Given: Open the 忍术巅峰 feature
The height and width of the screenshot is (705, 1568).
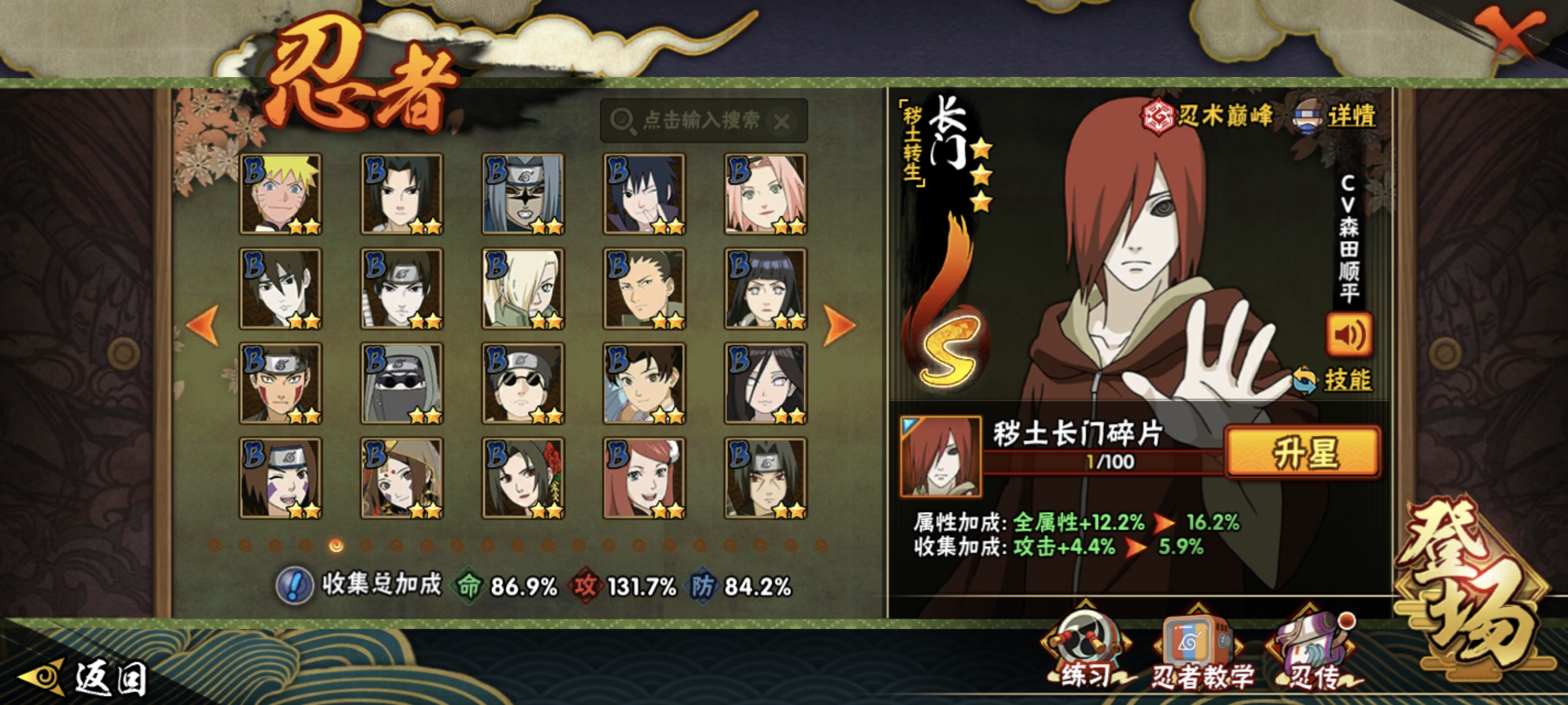Looking at the screenshot, I should [1208, 116].
